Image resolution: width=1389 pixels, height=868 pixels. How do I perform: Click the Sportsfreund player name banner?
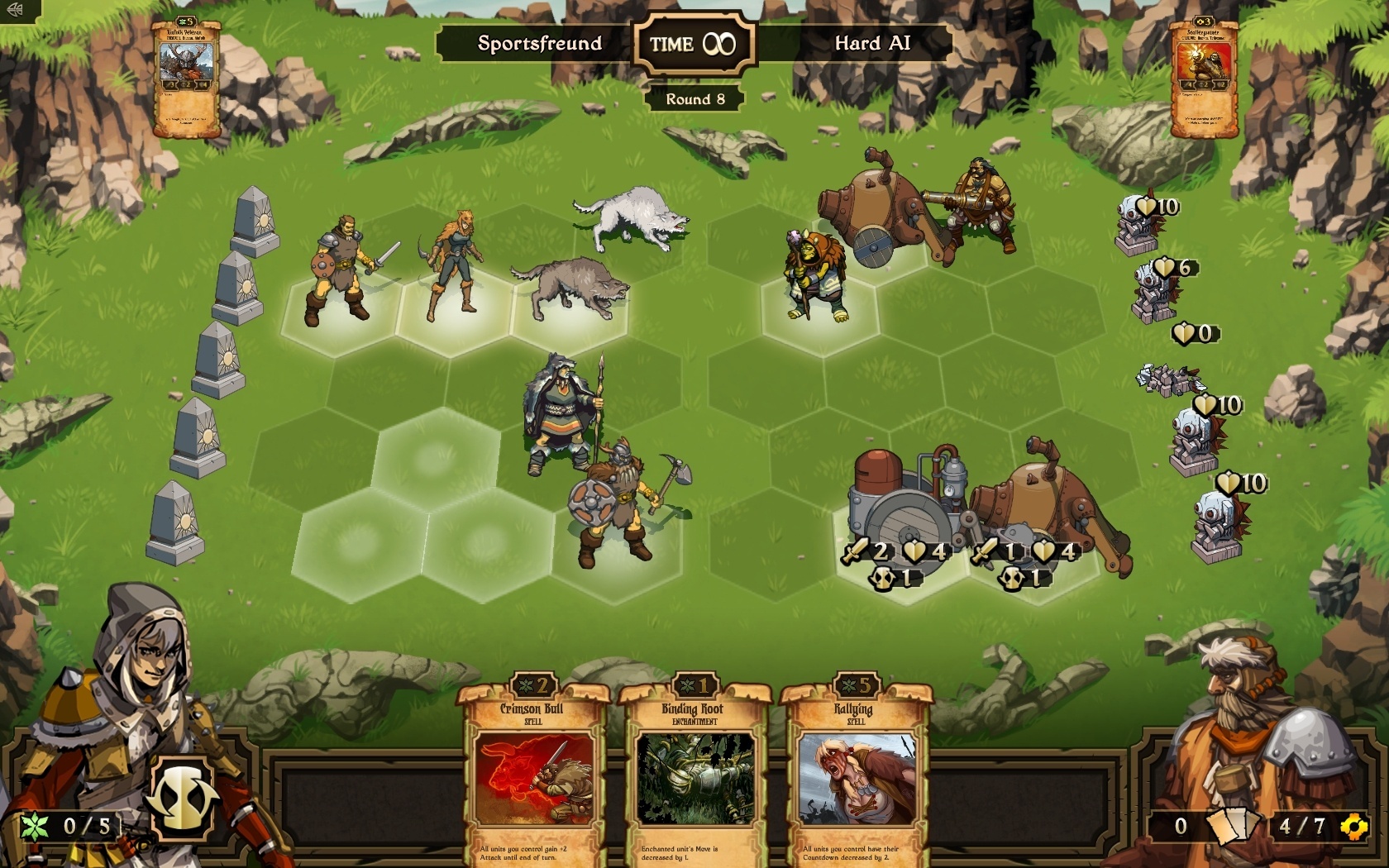click(x=539, y=45)
